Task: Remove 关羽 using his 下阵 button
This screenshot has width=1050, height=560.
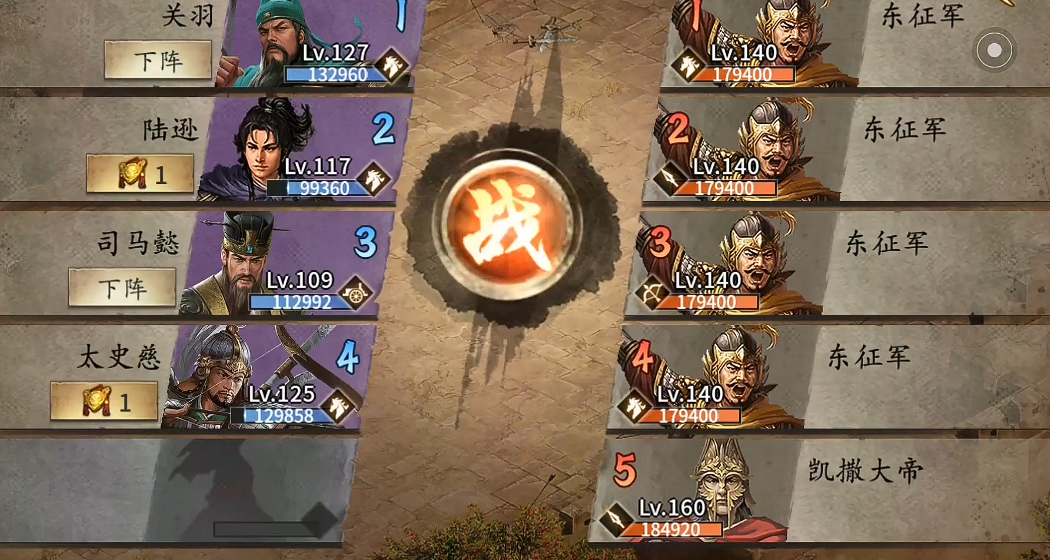Action: click(x=158, y=61)
